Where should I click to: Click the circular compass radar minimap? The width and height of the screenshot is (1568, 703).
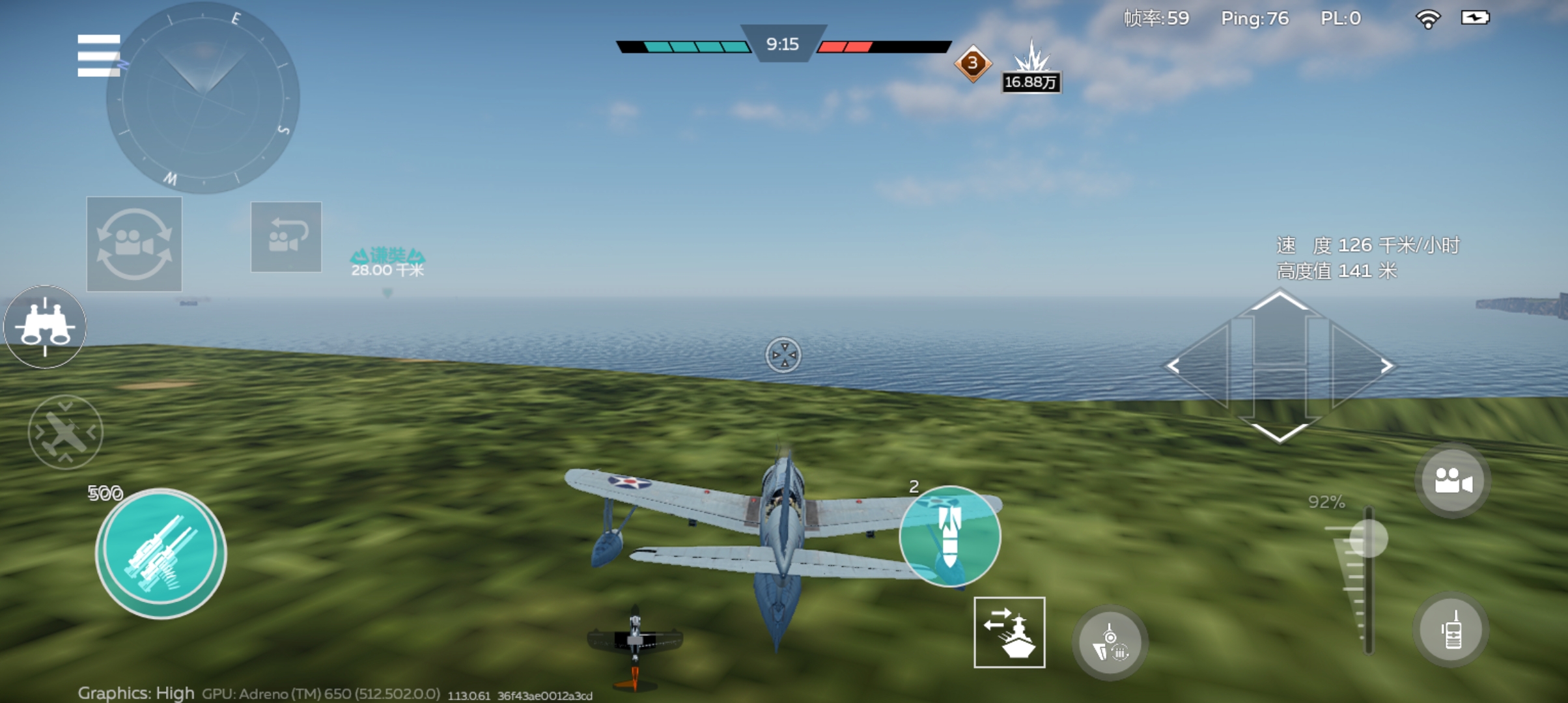point(203,98)
